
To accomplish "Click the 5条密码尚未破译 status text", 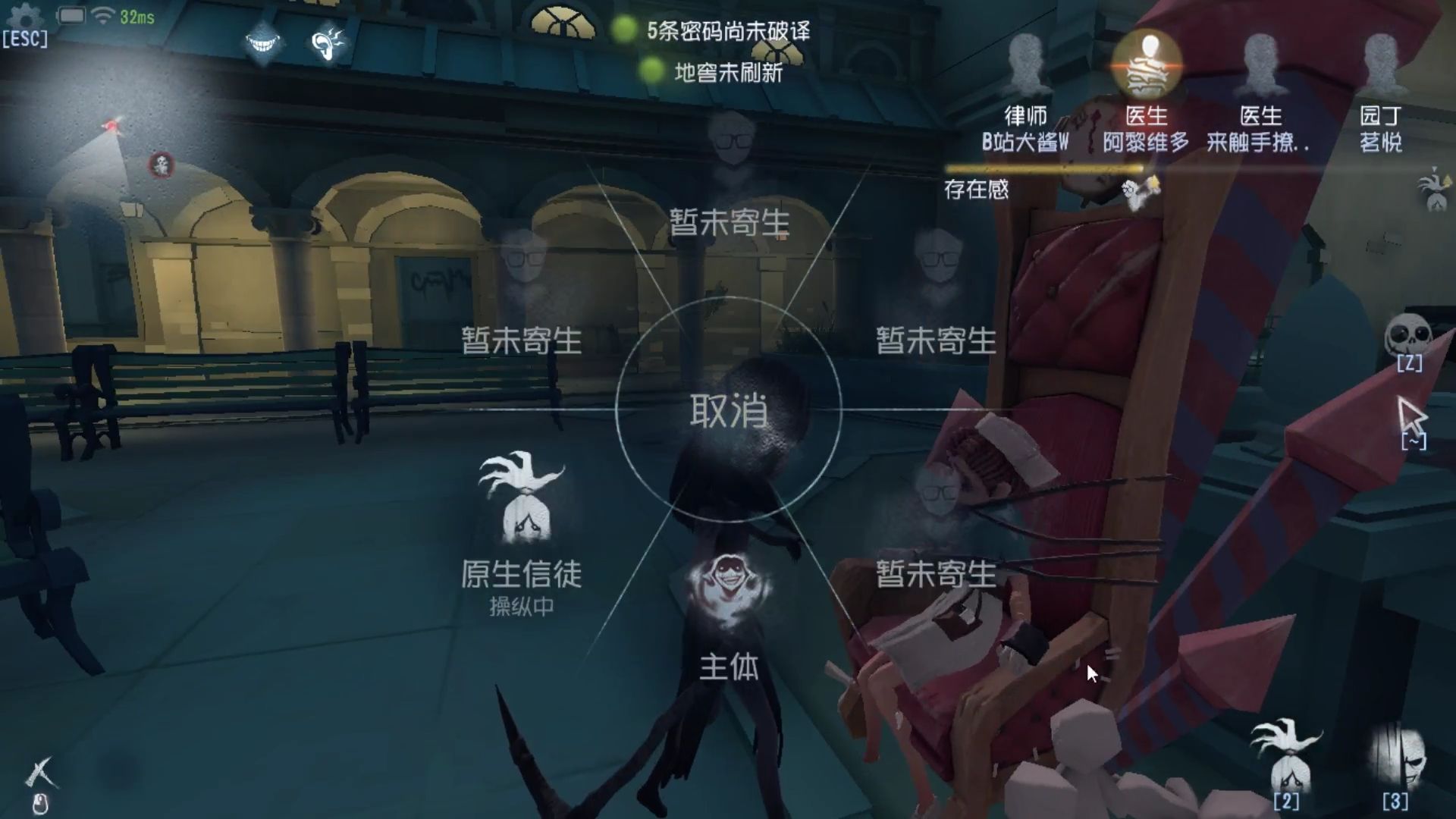I will (726, 33).
